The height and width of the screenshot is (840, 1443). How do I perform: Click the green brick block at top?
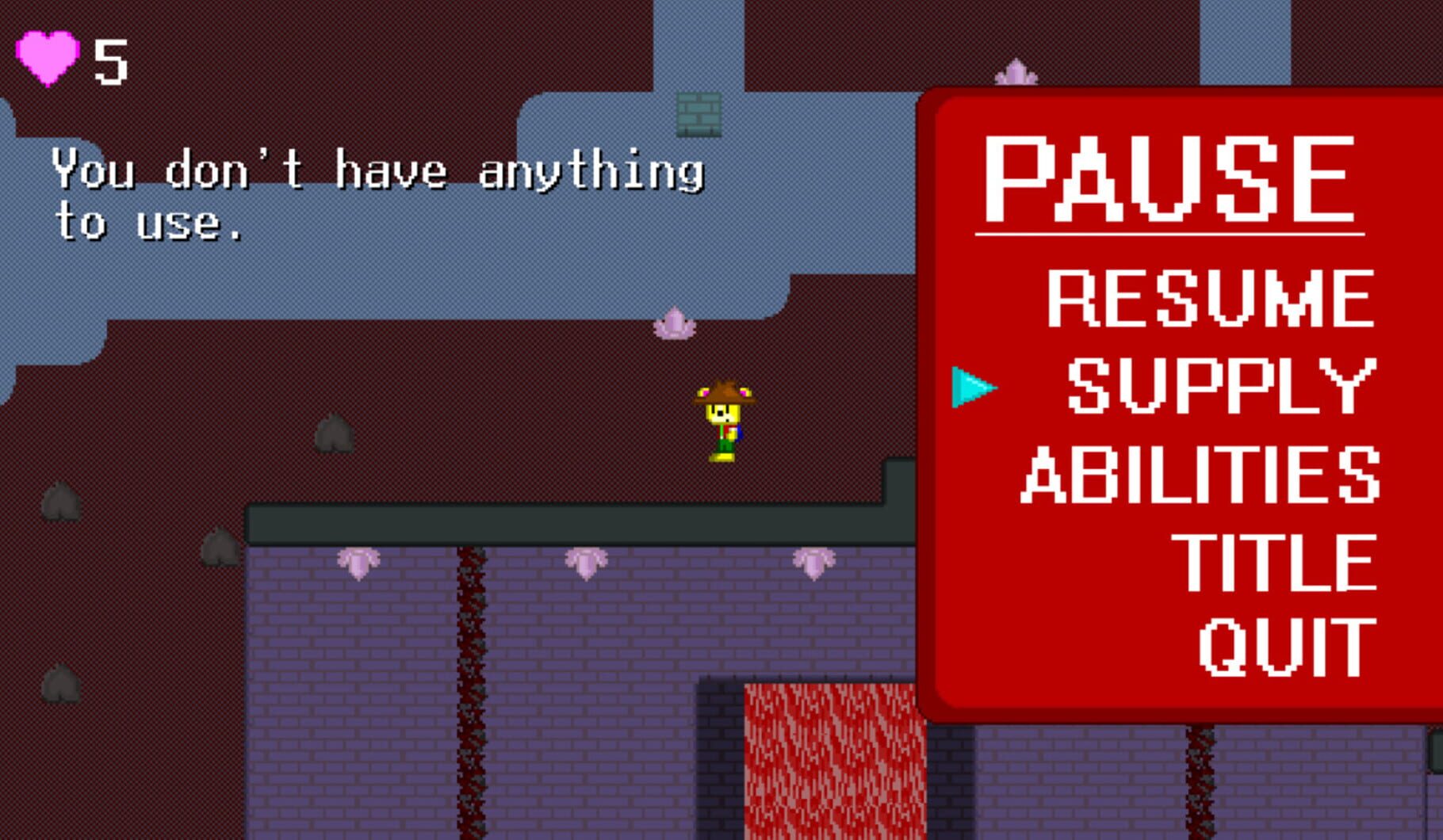(701, 115)
